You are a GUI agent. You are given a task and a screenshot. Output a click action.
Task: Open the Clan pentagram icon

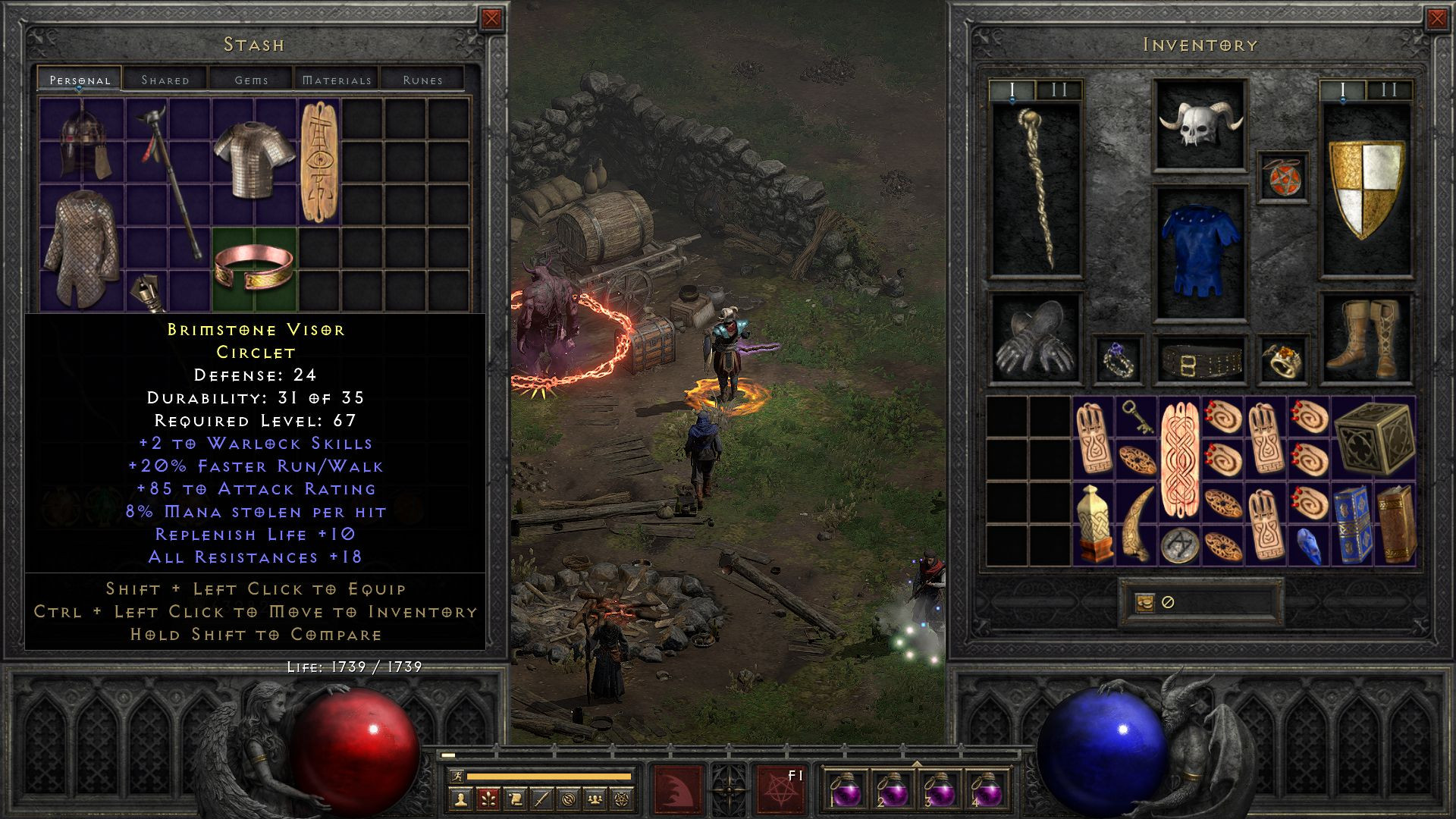click(623, 800)
